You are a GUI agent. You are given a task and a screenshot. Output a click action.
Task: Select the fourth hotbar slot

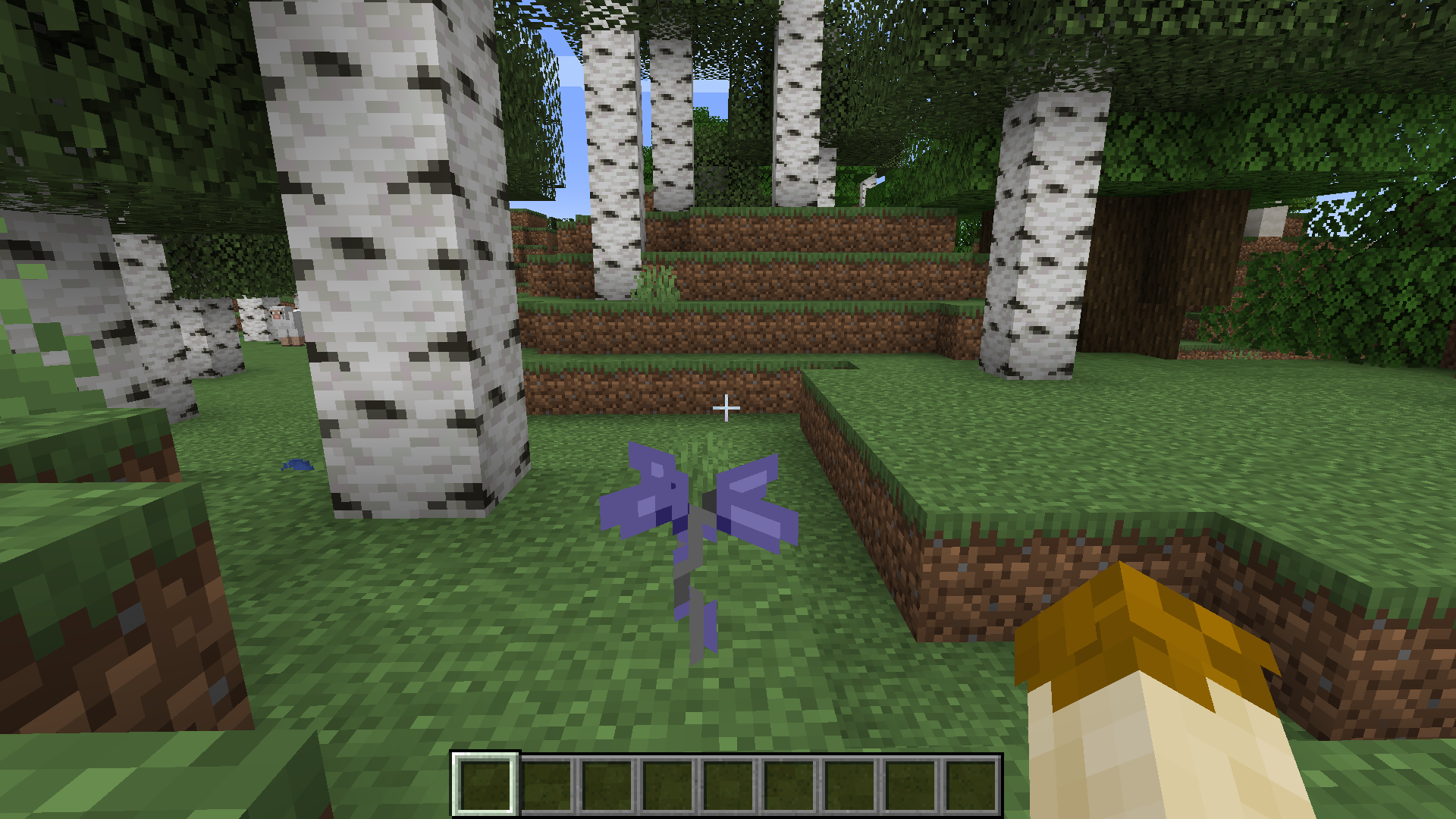coord(669,785)
